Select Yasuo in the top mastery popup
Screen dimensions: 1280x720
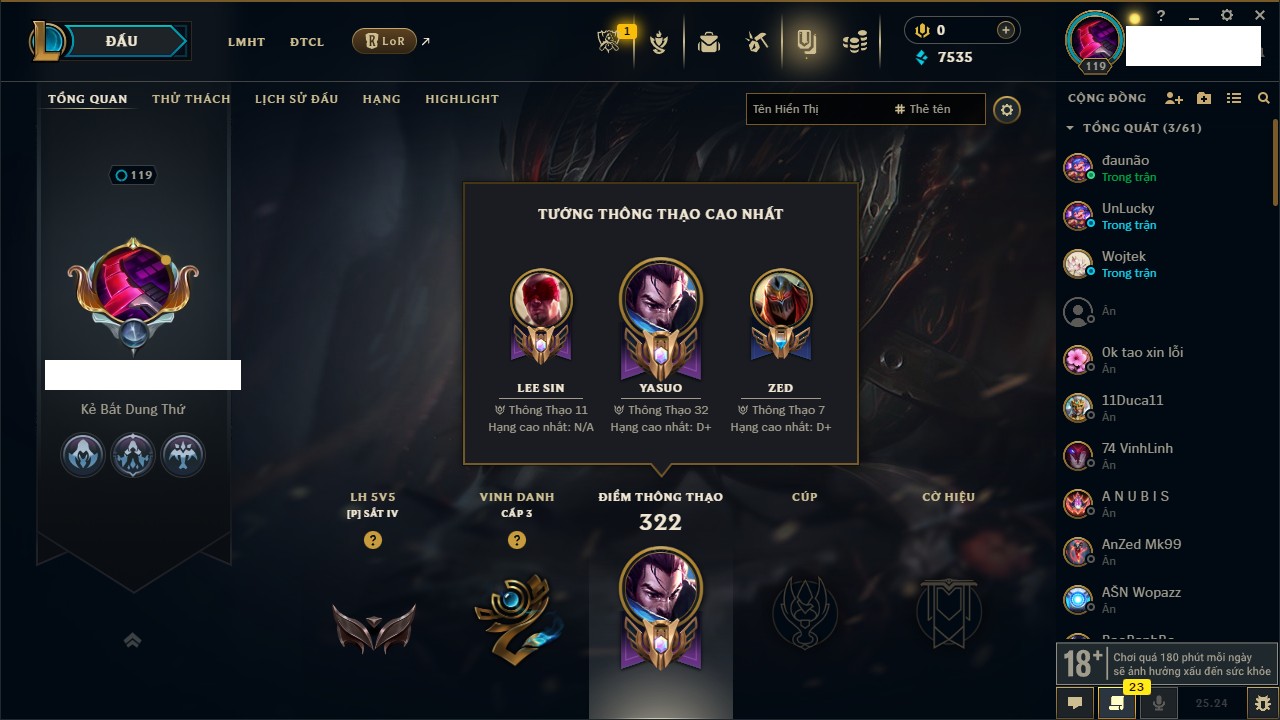660,300
